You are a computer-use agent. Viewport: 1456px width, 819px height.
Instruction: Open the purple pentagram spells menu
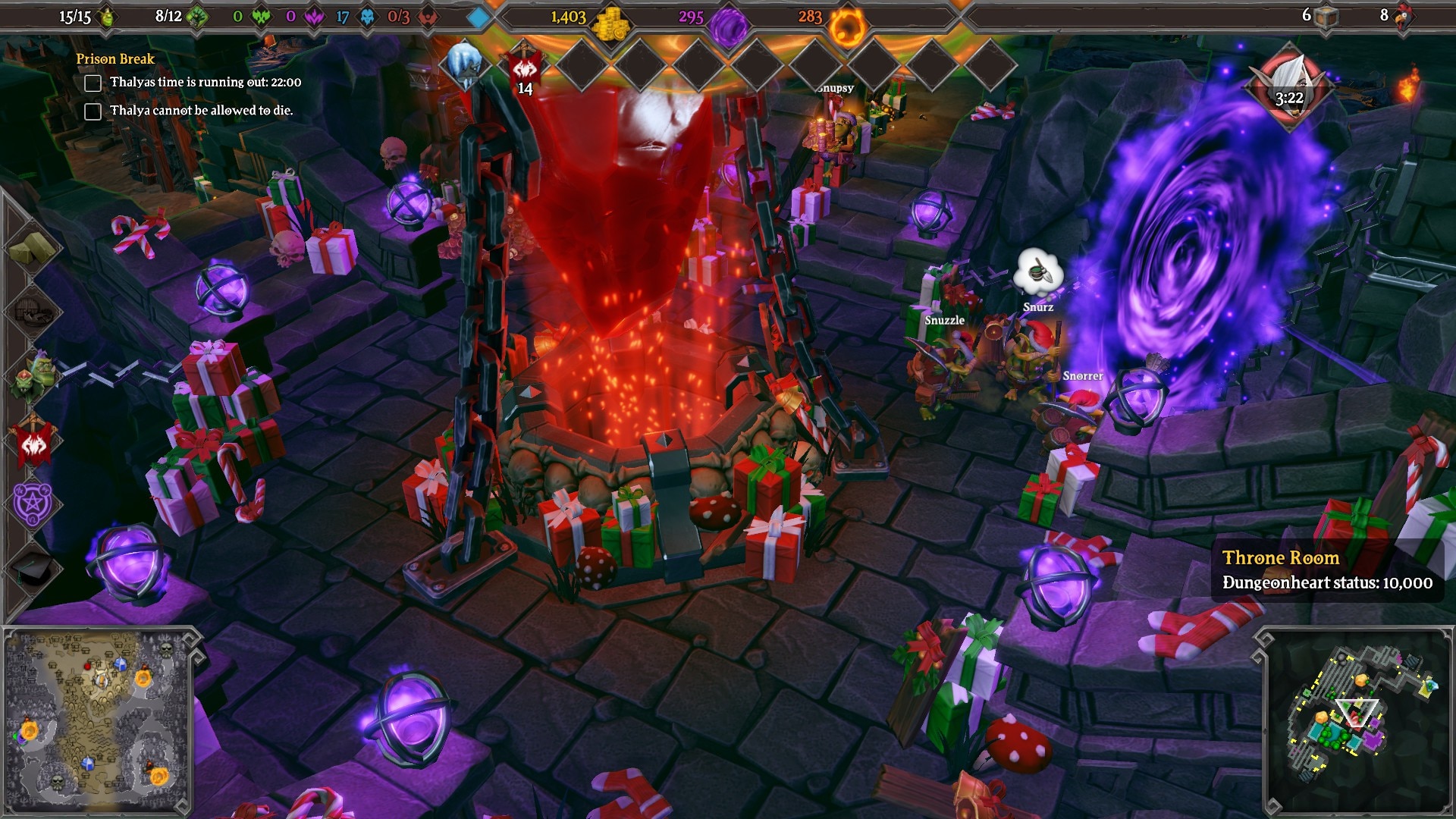point(33,504)
